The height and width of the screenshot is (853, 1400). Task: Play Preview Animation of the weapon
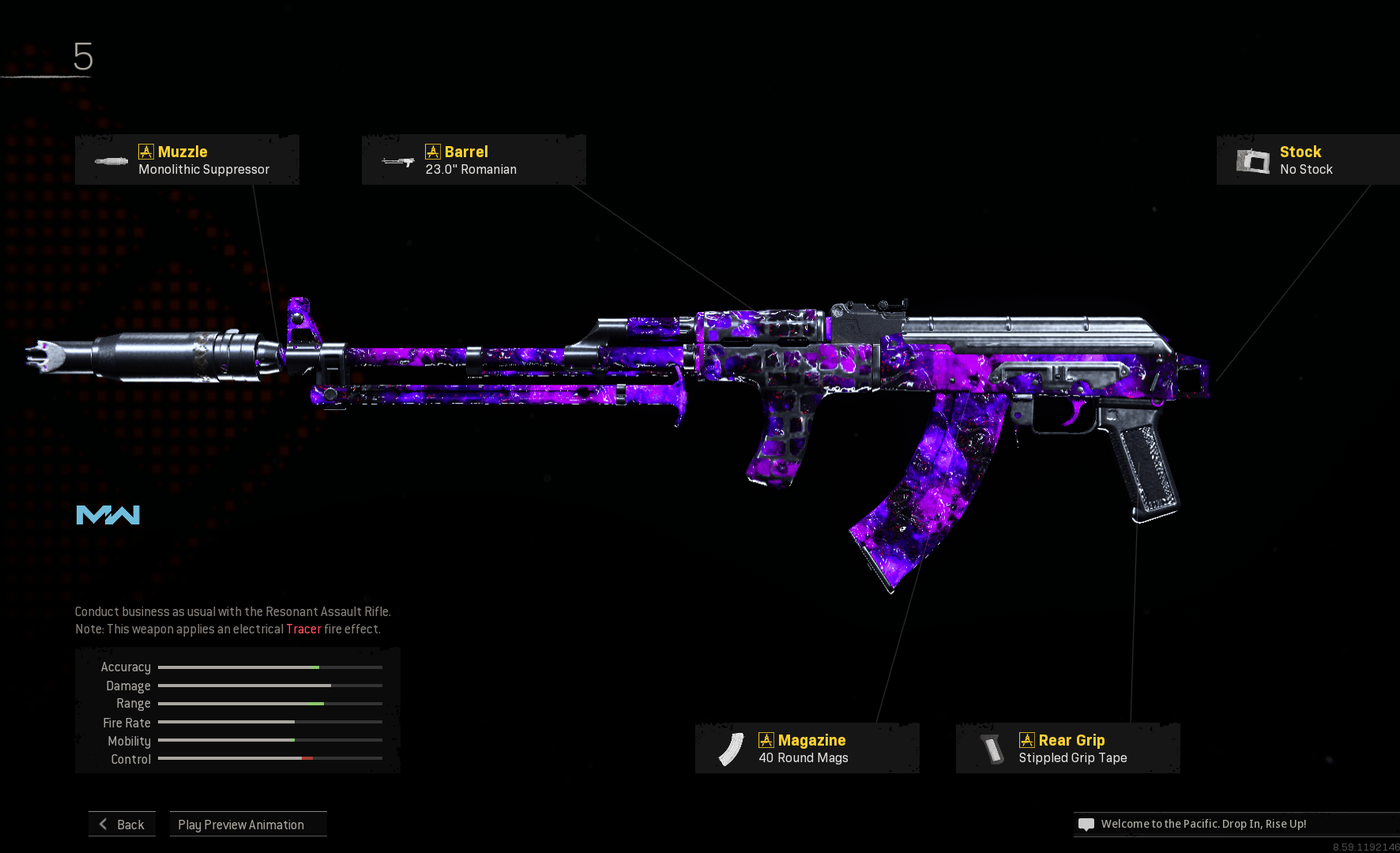click(x=248, y=824)
